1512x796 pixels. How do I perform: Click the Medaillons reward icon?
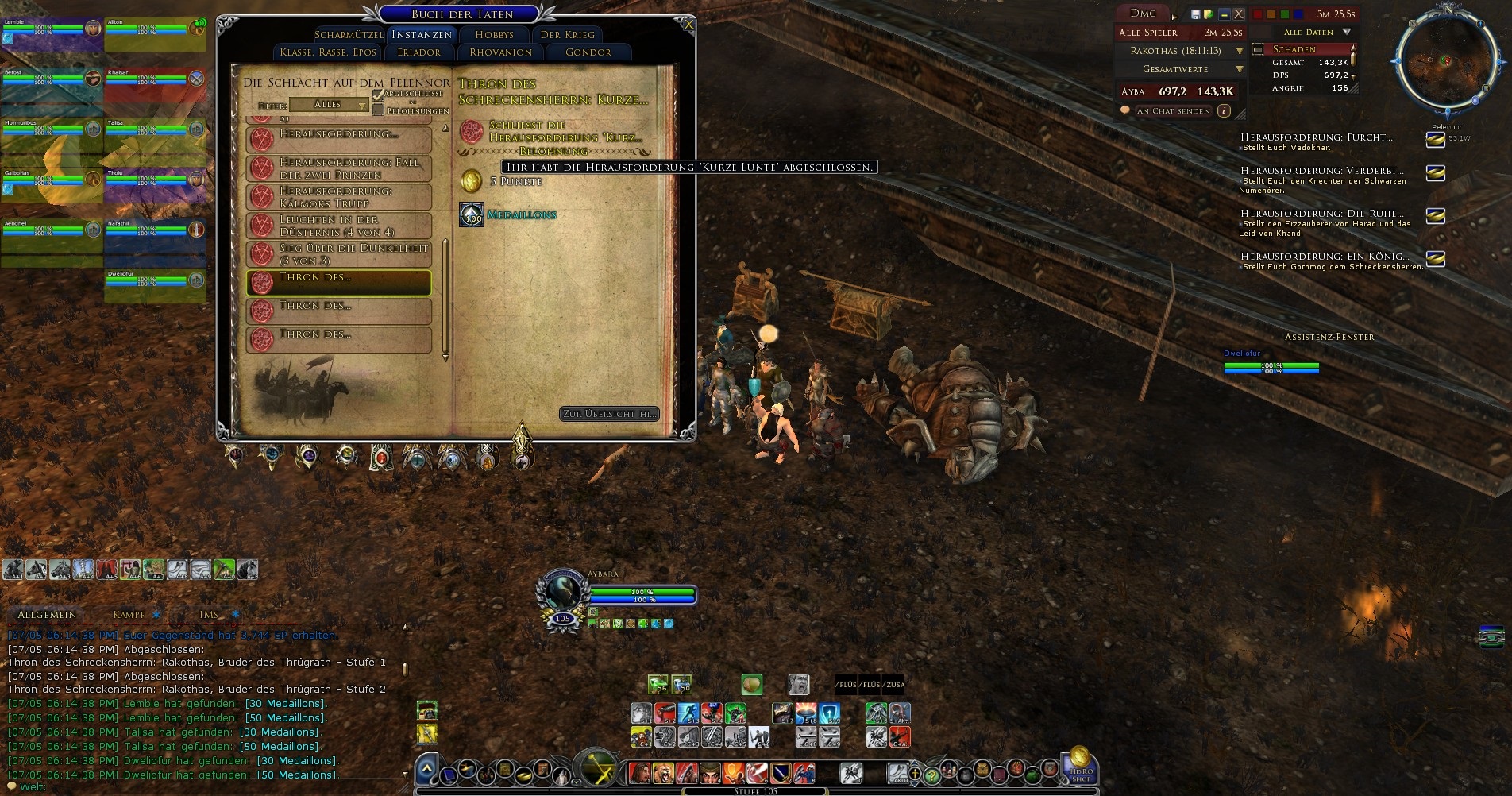[472, 214]
